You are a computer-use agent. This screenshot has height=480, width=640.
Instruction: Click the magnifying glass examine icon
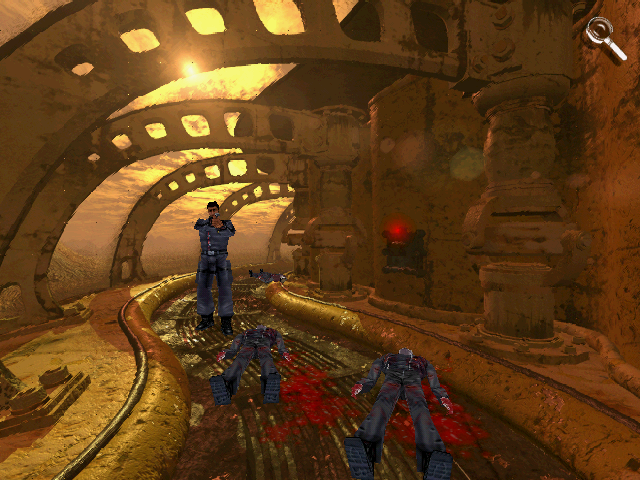pyautogui.click(x=601, y=33)
